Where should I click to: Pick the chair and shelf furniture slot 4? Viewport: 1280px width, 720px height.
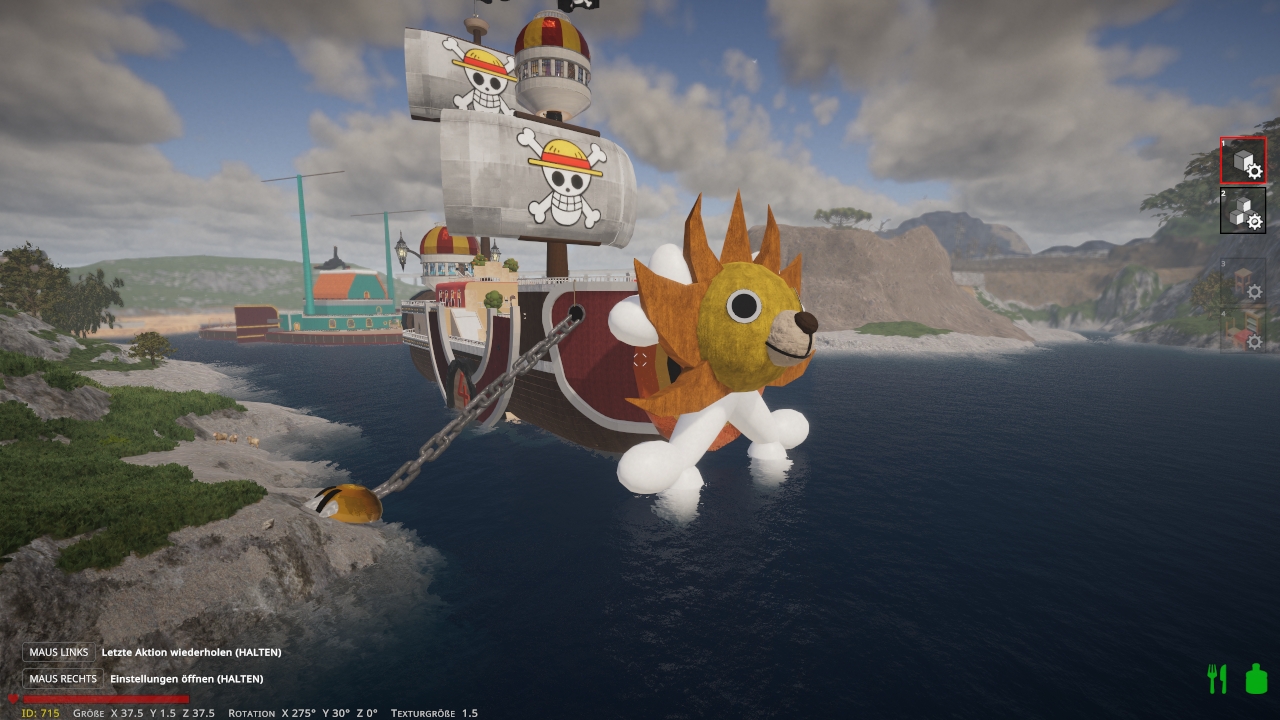1243,331
